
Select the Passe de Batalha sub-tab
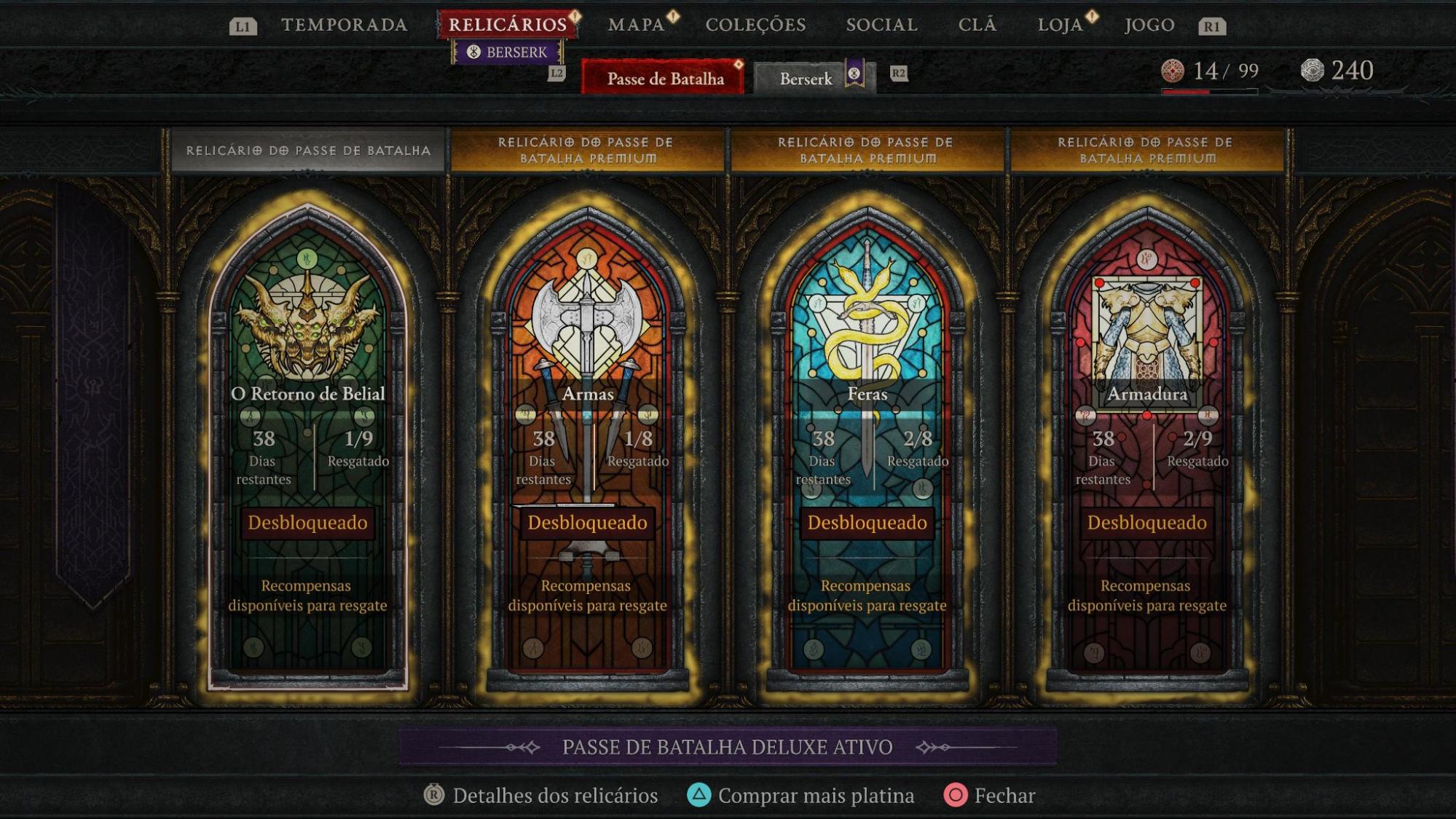(664, 78)
